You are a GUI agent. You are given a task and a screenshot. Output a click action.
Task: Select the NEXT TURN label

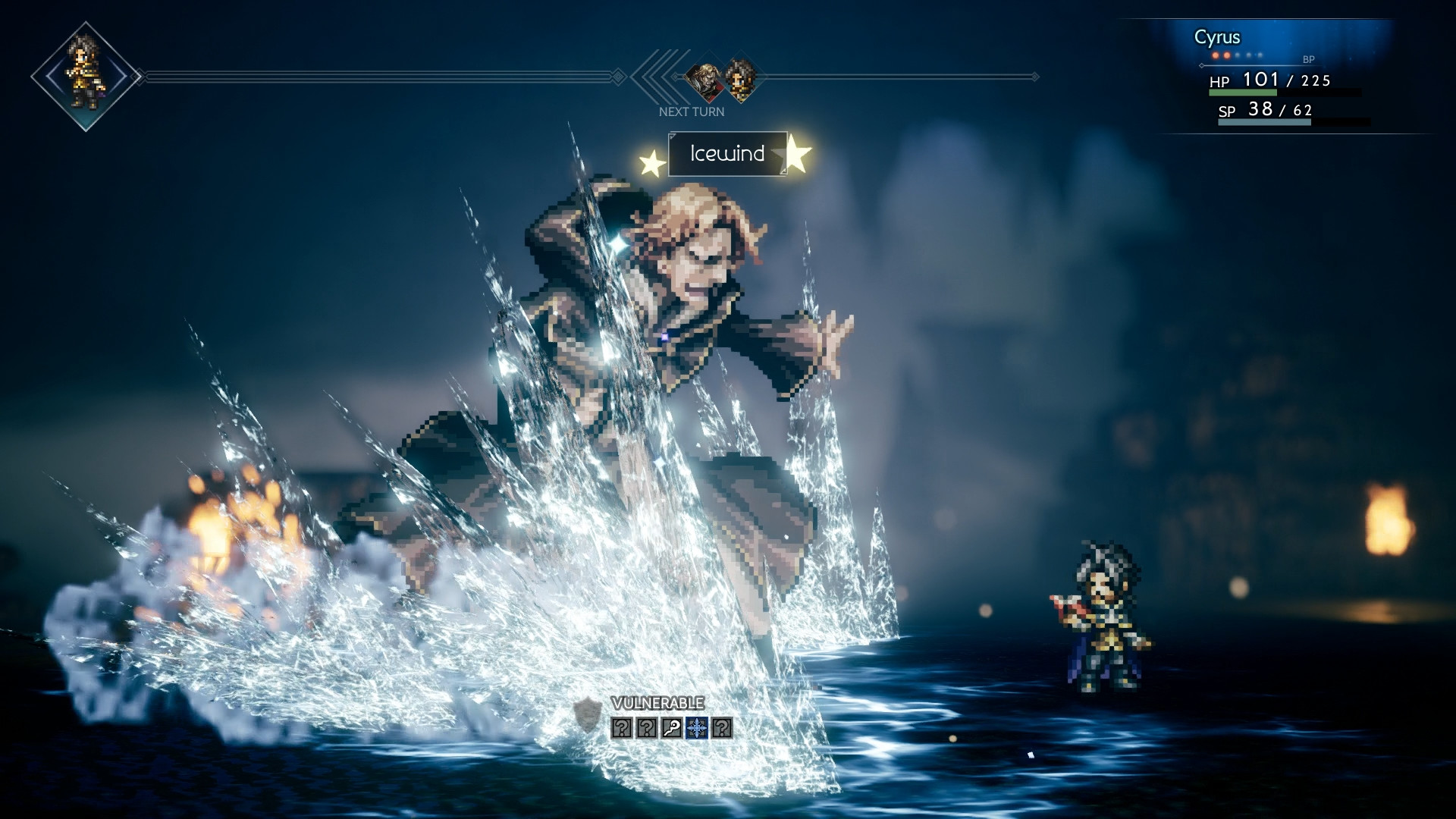tap(692, 111)
